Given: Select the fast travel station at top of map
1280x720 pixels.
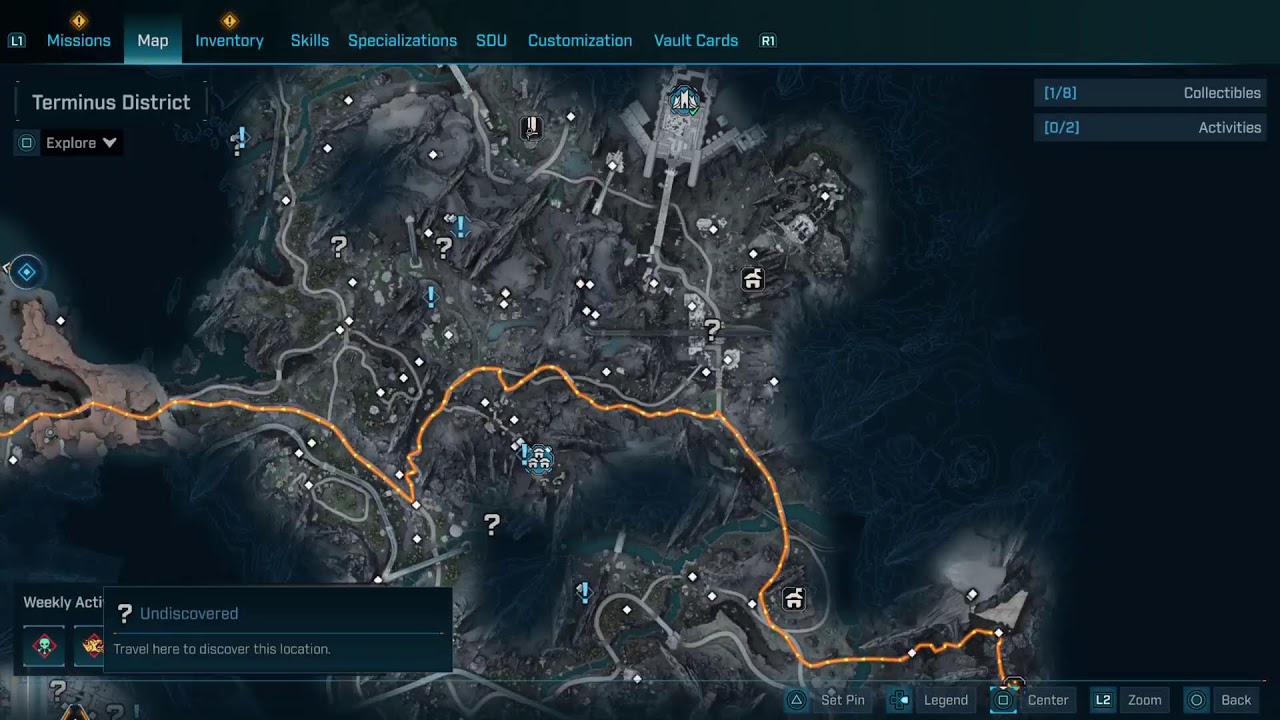Looking at the screenshot, I should (x=685, y=99).
